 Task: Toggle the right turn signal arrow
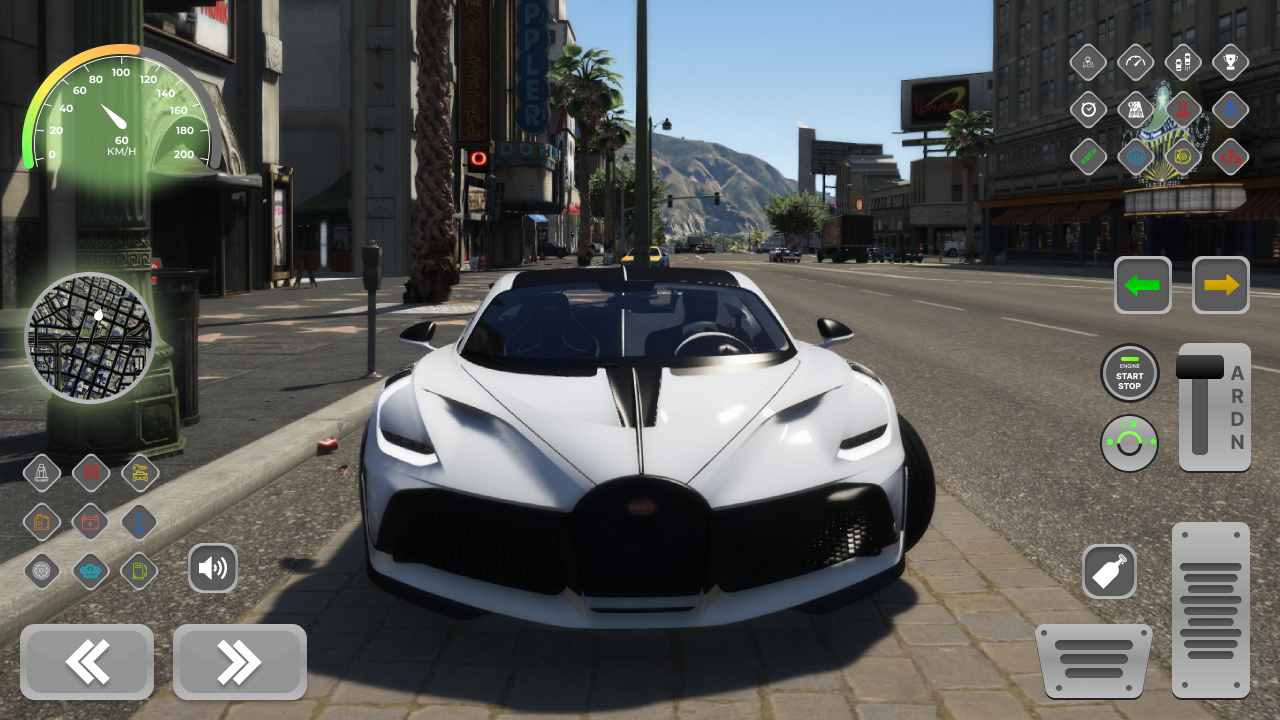pos(1221,285)
